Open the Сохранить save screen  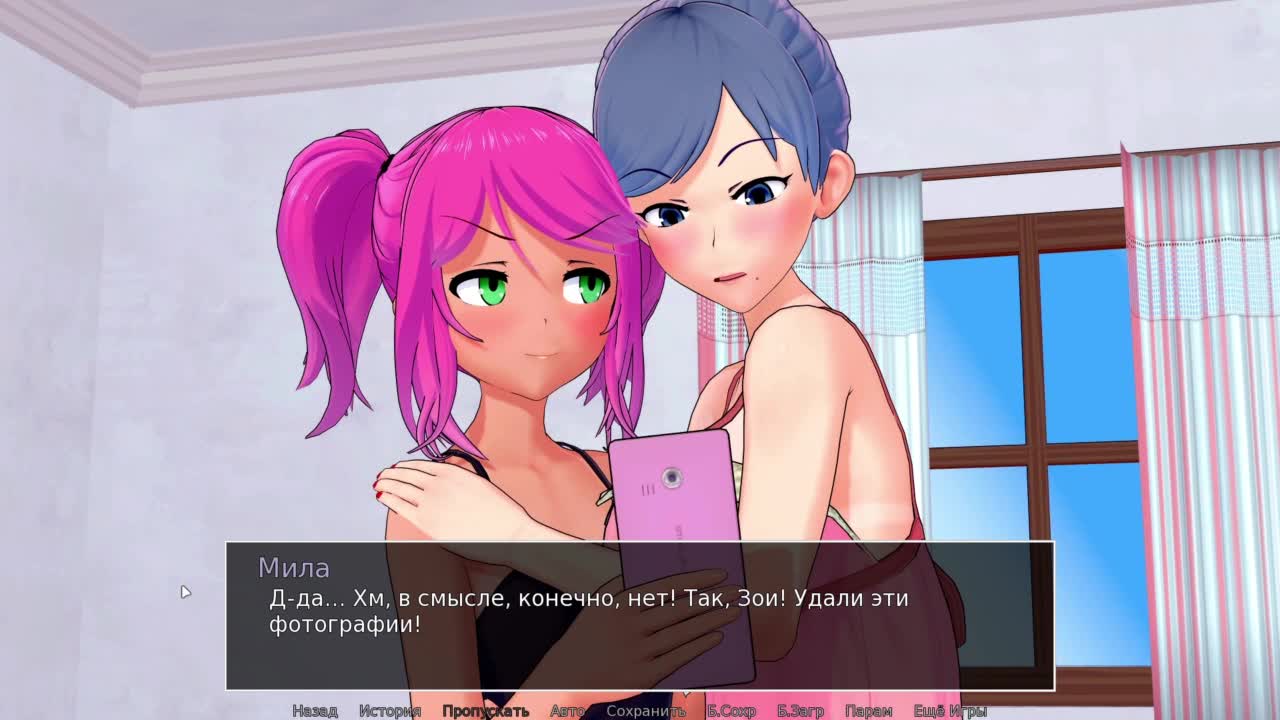pyautogui.click(x=646, y=711)
